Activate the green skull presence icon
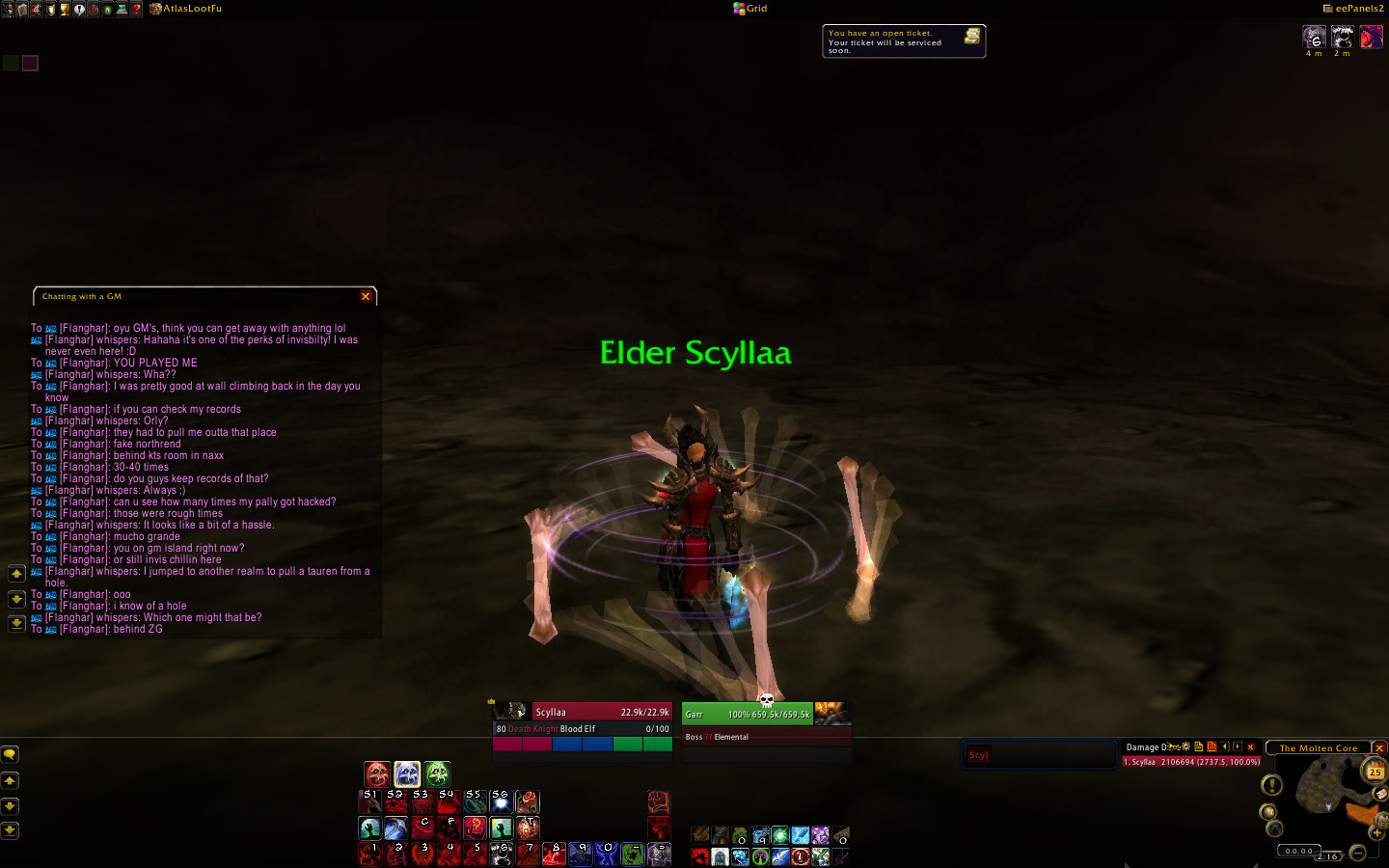The image size is (1389, 868). coord(437,773)
